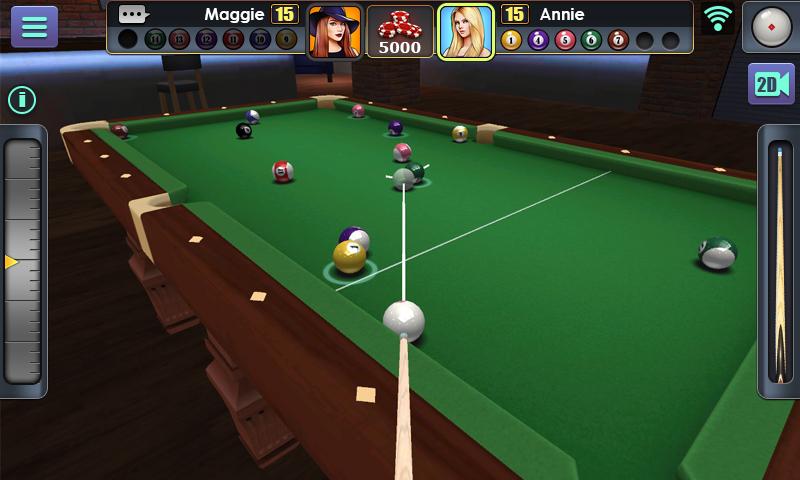Show the info panel

tap(22, 99)
